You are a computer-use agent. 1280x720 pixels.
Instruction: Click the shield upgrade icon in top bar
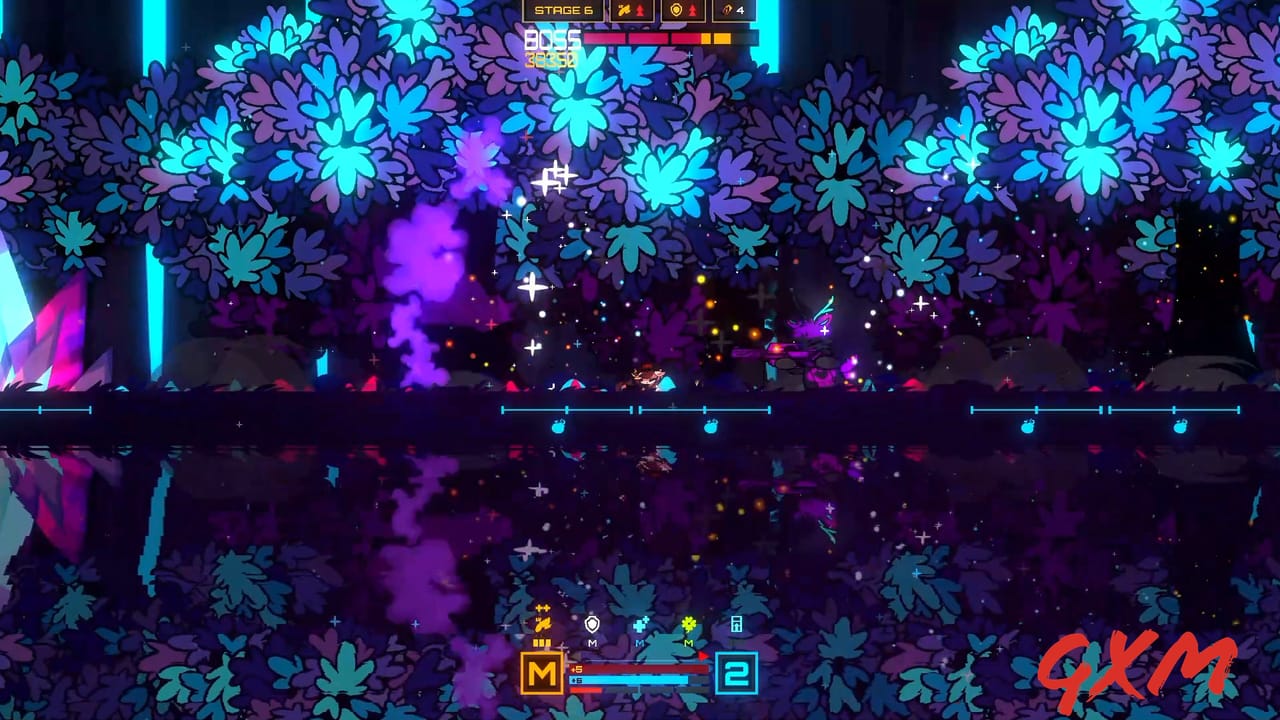676,10
